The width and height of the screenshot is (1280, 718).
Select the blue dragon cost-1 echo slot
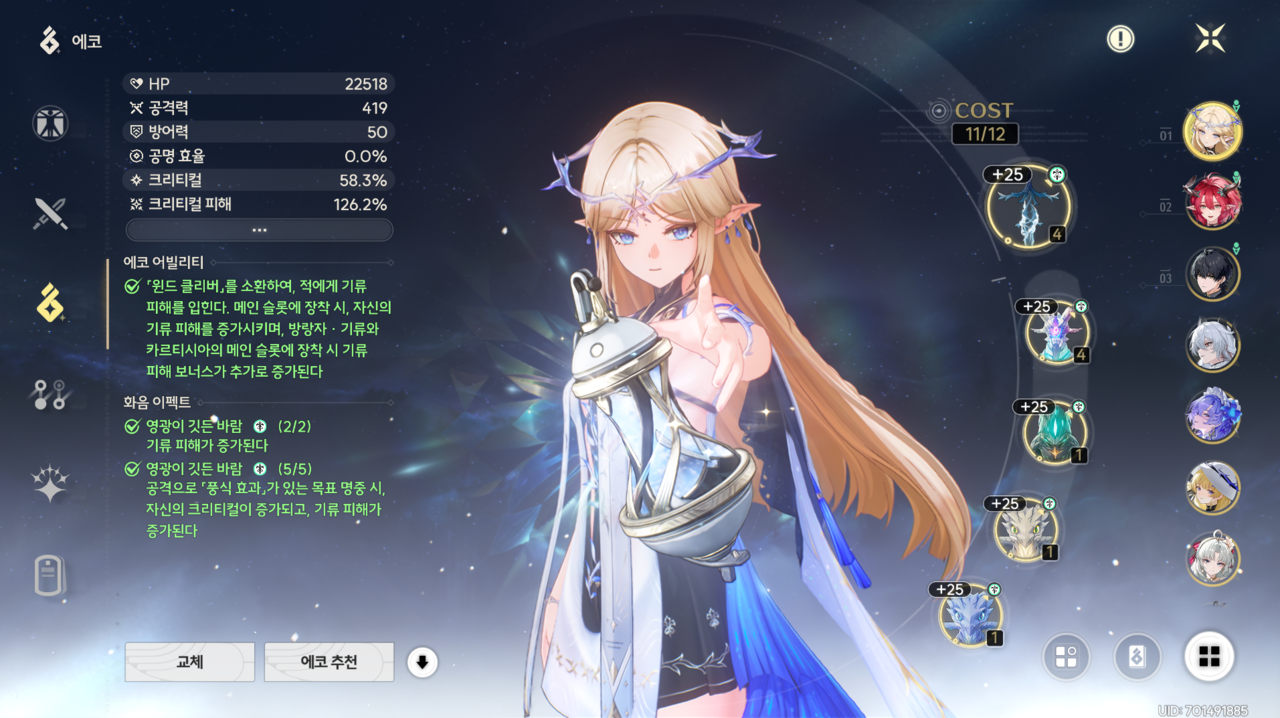point(970,615)
